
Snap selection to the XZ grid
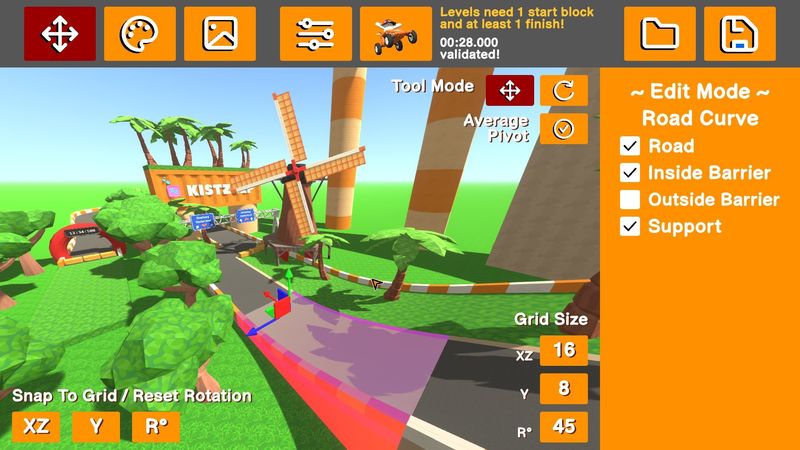tap(36, 426)
